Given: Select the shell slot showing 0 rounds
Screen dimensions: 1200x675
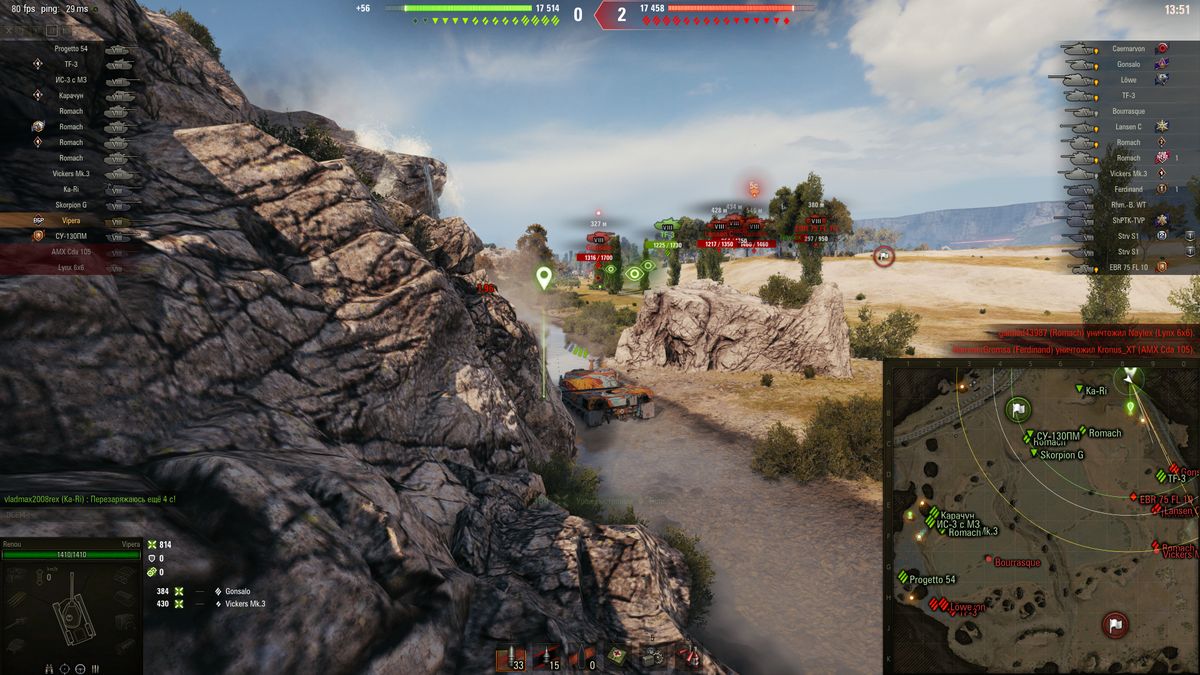Looking at the screenshot, I should tap(582, 656).
